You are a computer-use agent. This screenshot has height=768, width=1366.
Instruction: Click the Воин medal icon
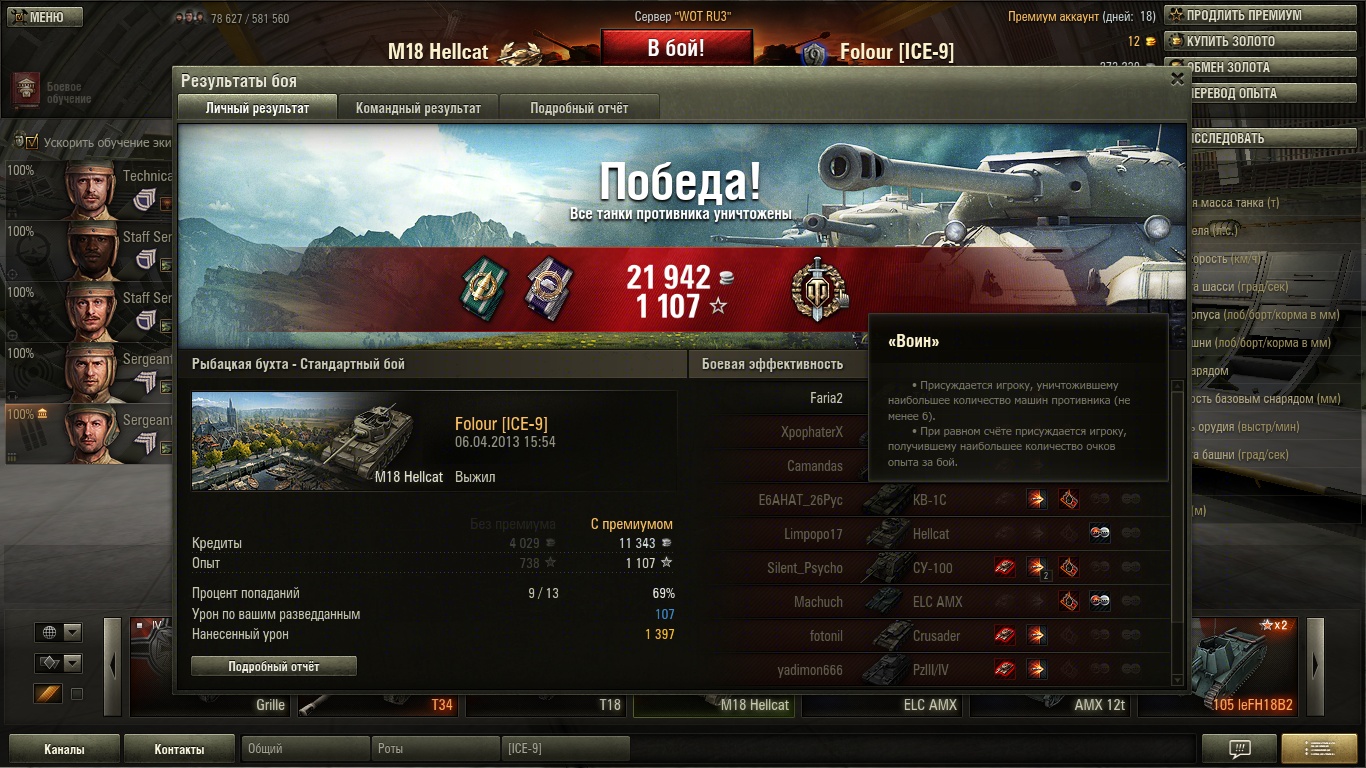(x=818, y=291)
